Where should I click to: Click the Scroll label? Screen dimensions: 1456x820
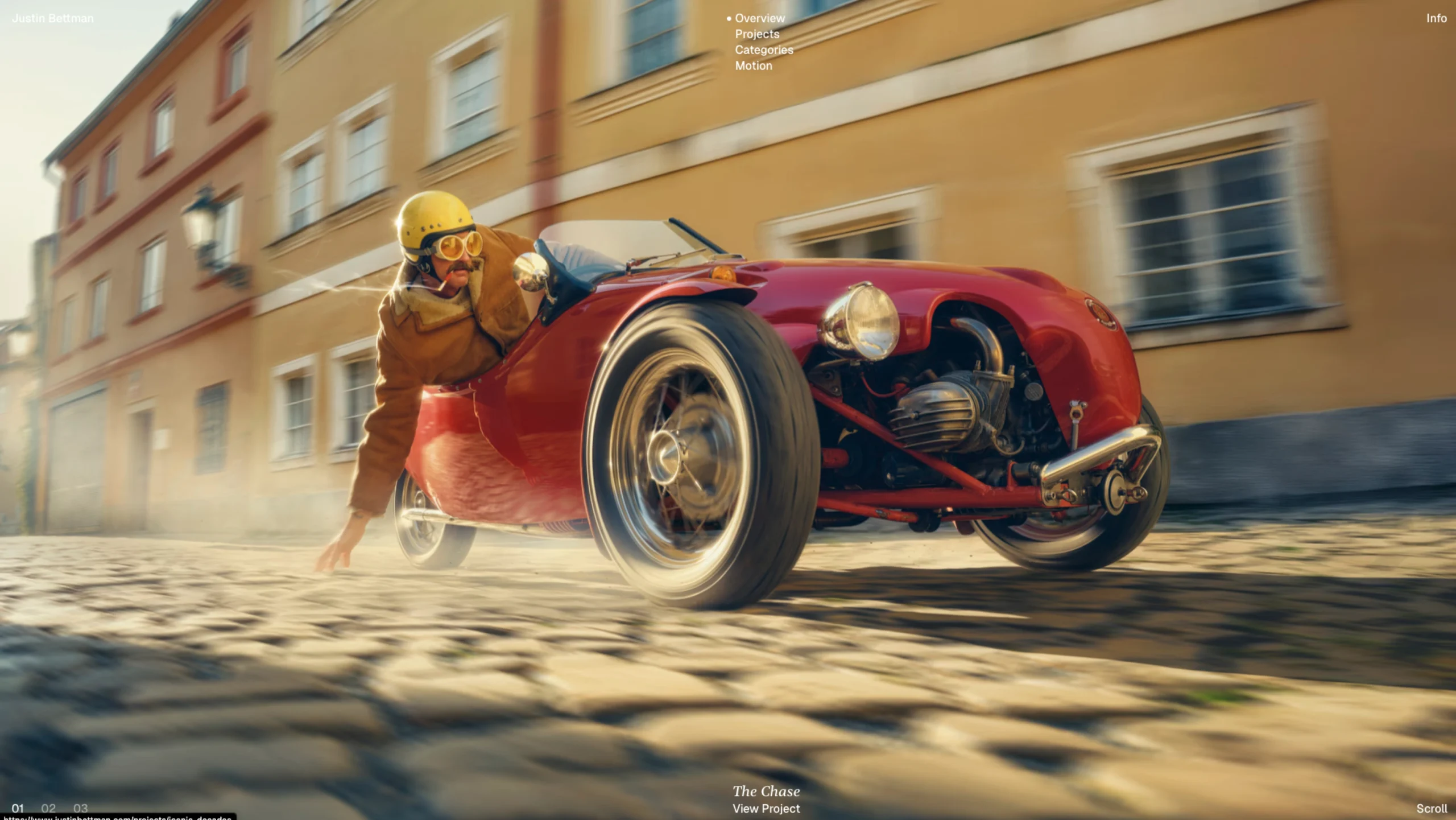(1431, 809)
